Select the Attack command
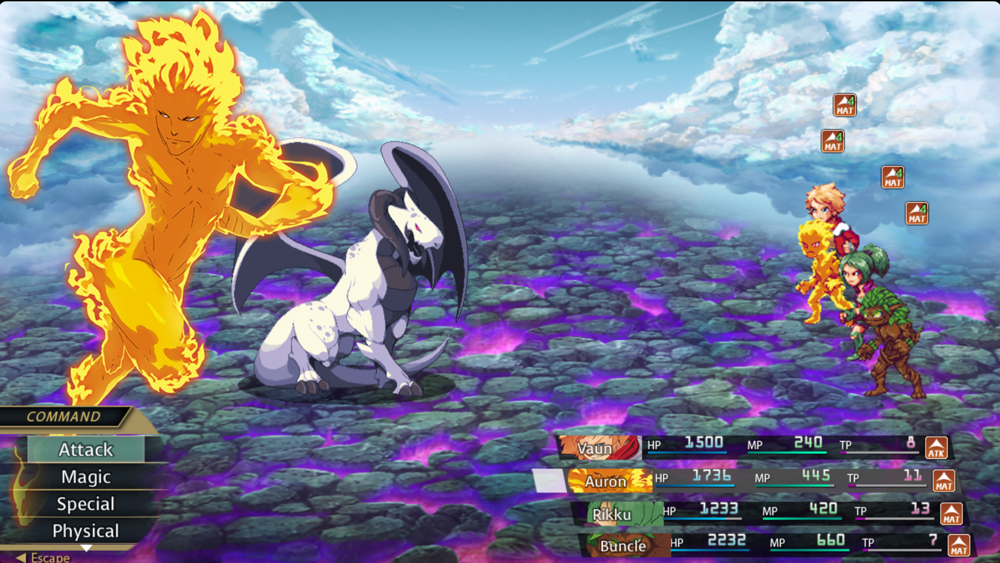 pos(86,450)
